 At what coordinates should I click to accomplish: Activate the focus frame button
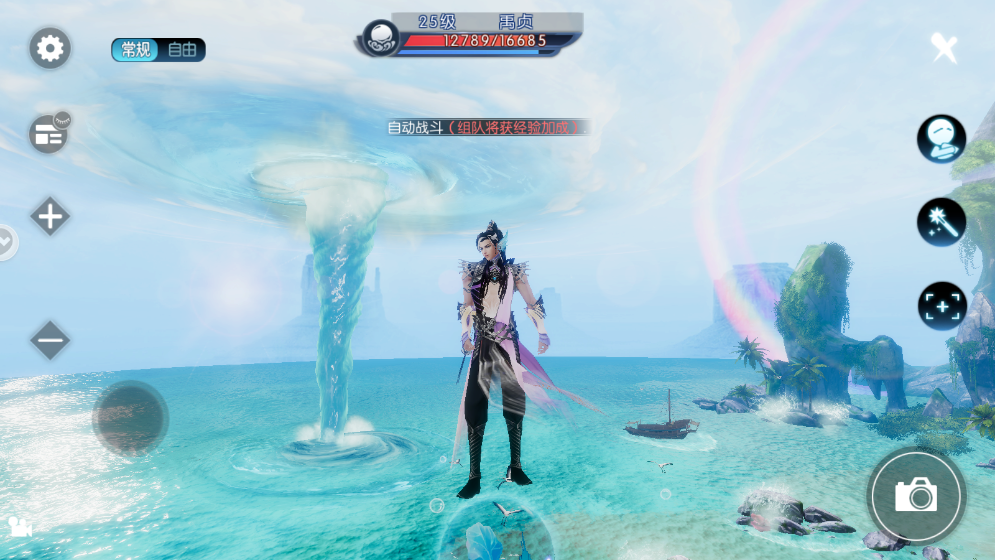pyautogui.click(x=941, y=305)
